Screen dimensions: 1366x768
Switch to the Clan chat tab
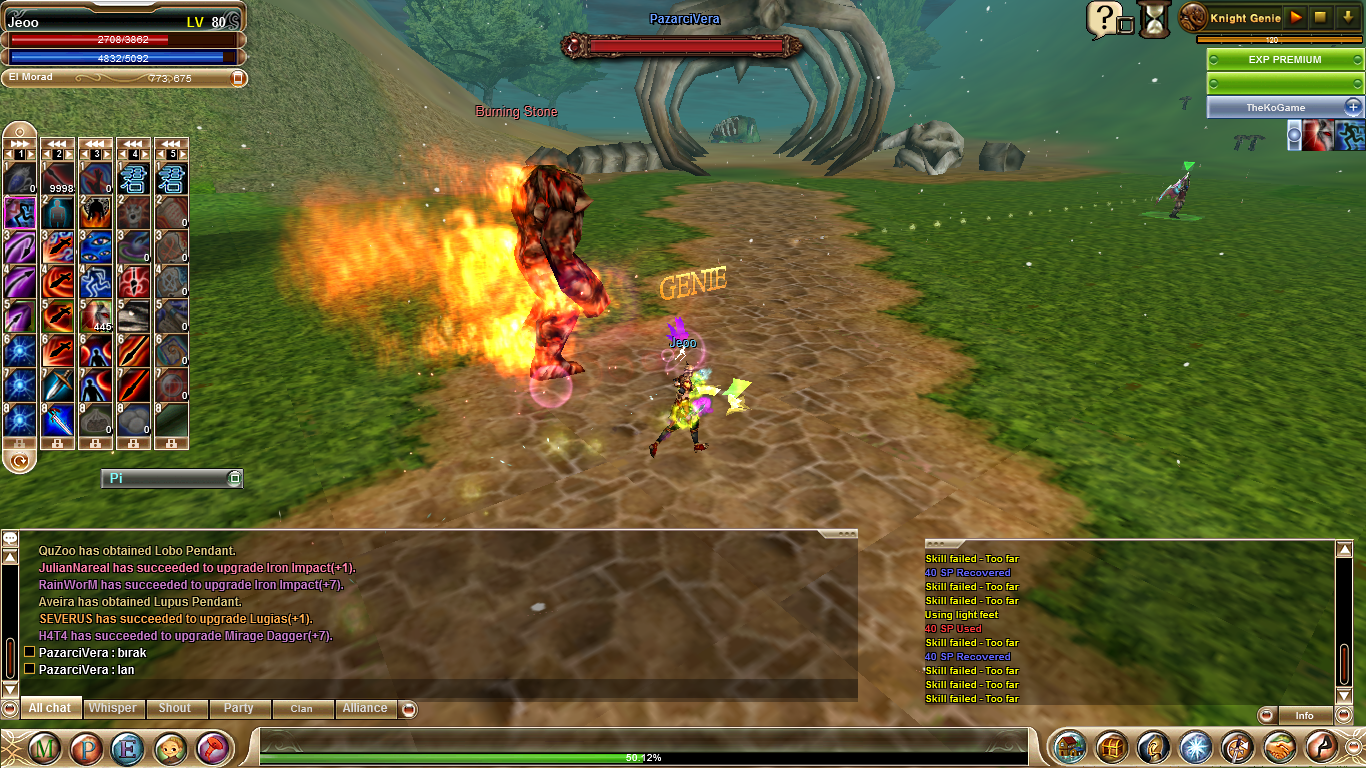coord(301,708)
